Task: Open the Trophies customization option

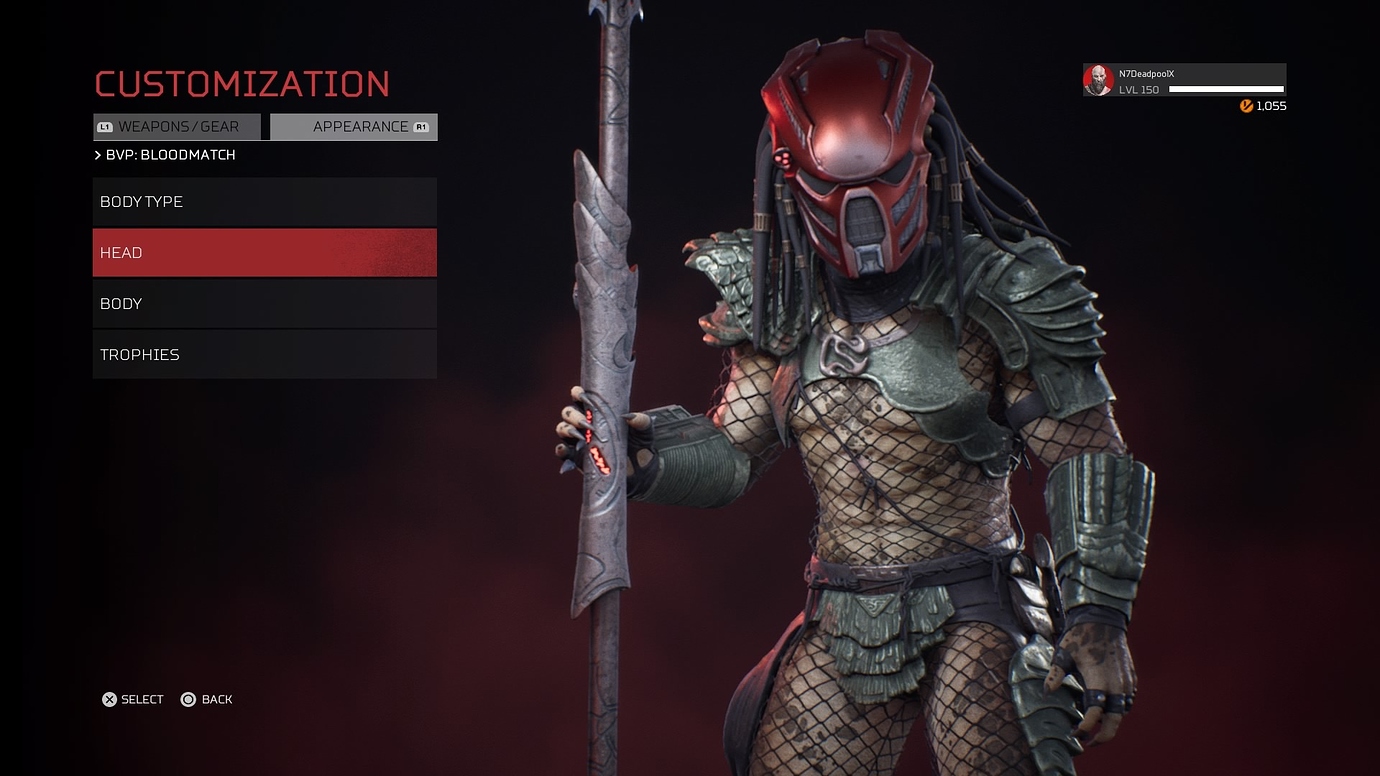Action: point(264,354)
